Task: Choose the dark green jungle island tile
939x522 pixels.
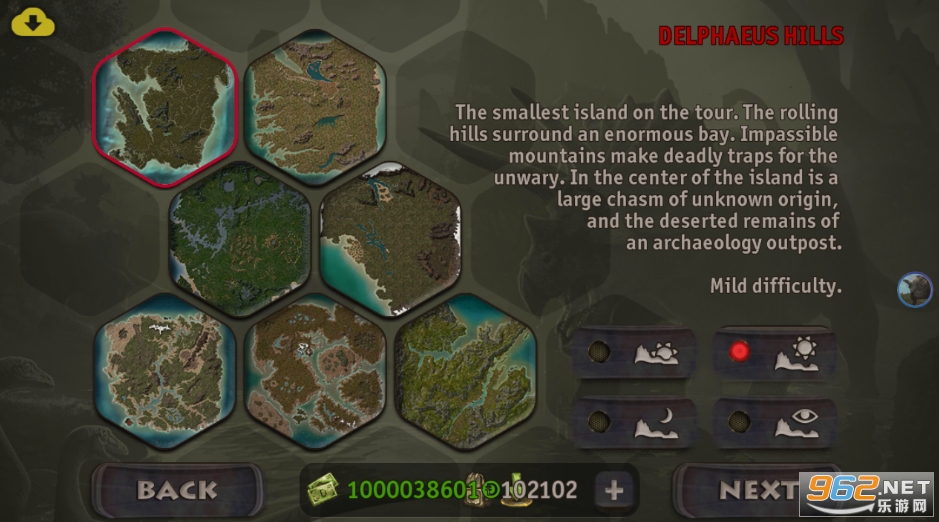Action: (x=240, y=238)
